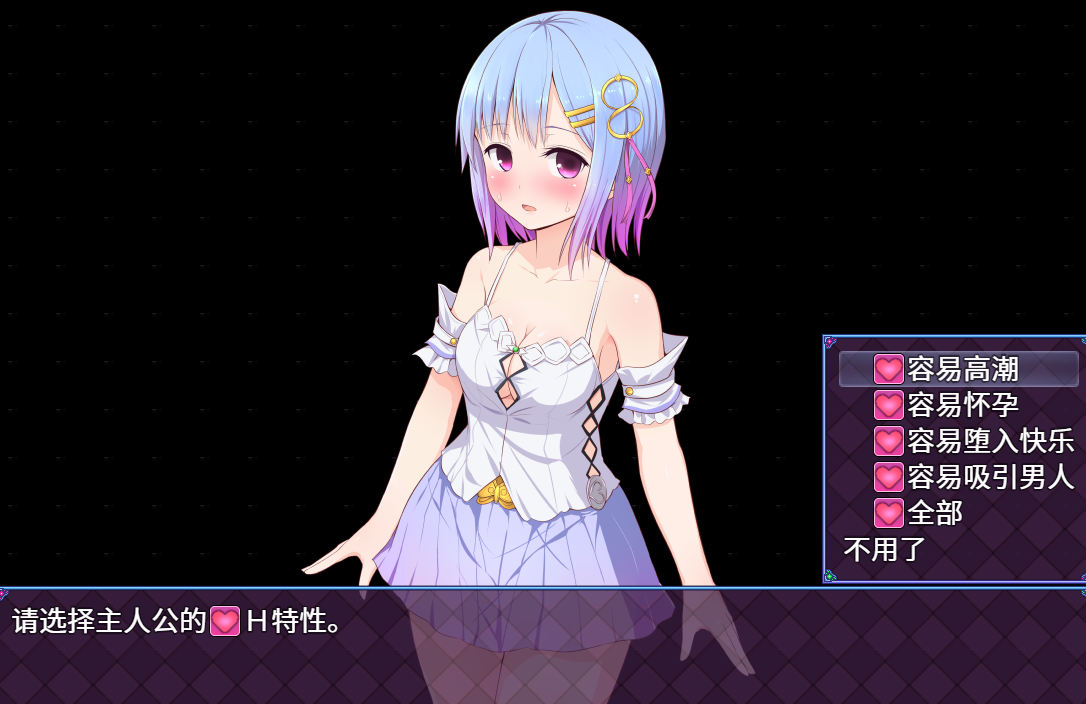
Task: Choose the 容易怀孕 trait option
Action: [958, 405]
